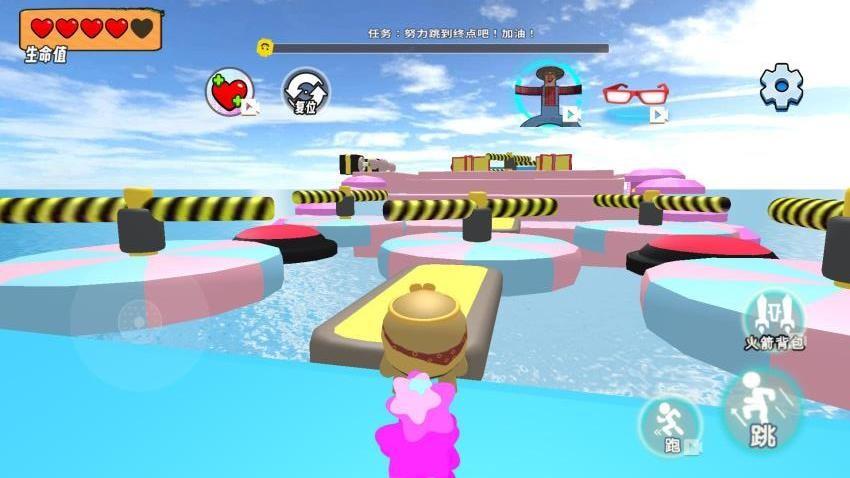Image resolution: width=850 pixels, height=478 pixels.
Task: Claim the red glasses video reward
Action: [635, 97]
